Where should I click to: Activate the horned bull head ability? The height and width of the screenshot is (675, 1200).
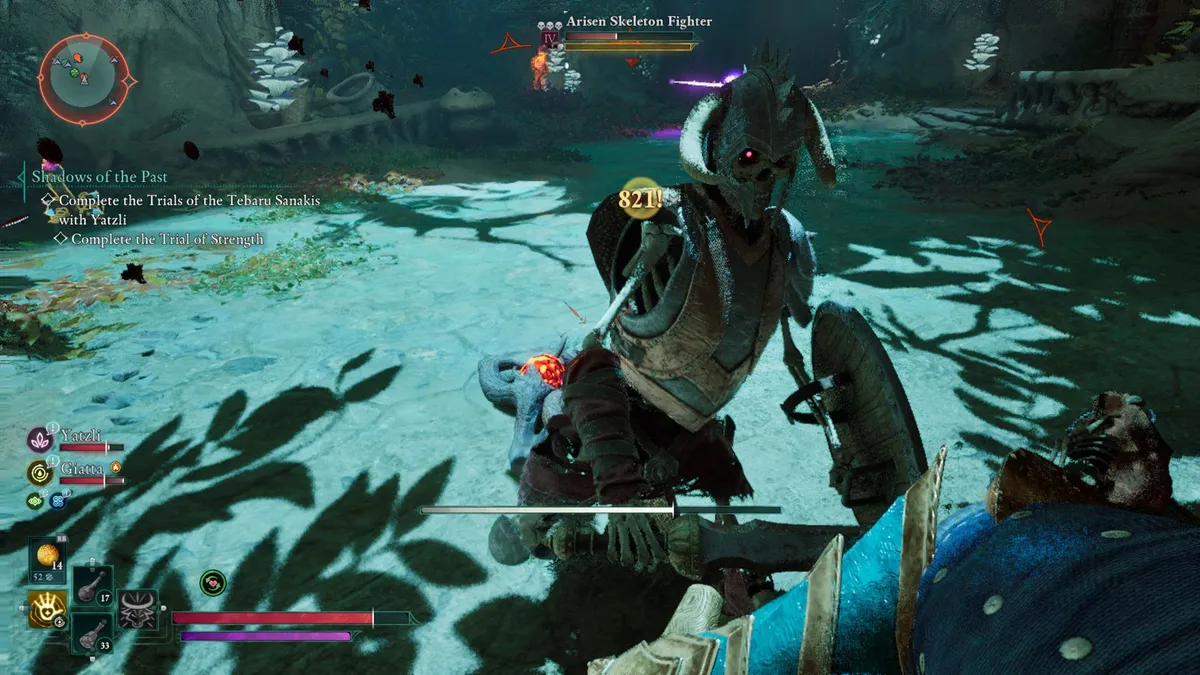[x=138, y=609]
